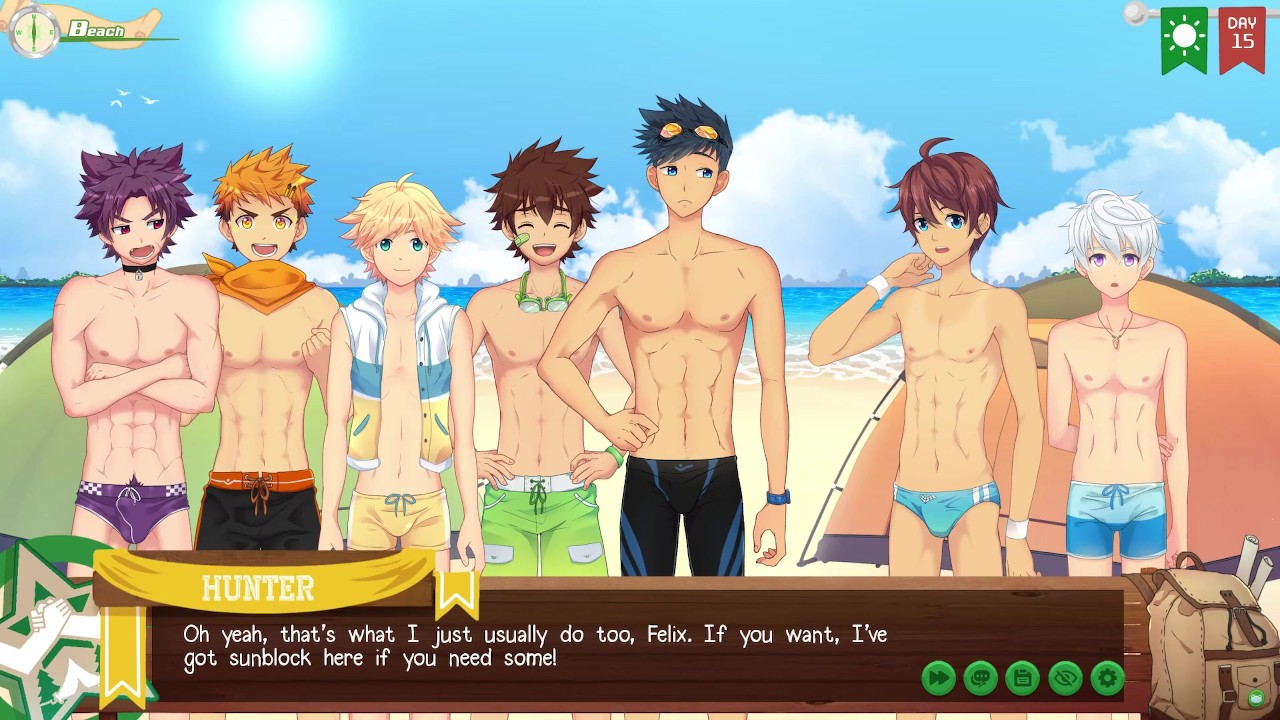Hide the dialogue box with the eye icon
Screen dimensions: 1280x720
(1065, 678)
